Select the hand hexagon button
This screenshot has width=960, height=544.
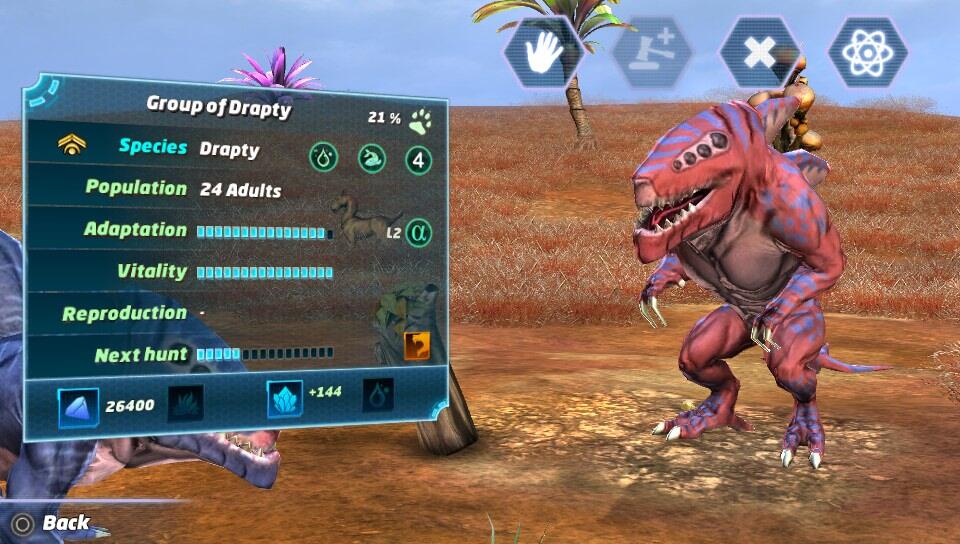coord(542,51)
